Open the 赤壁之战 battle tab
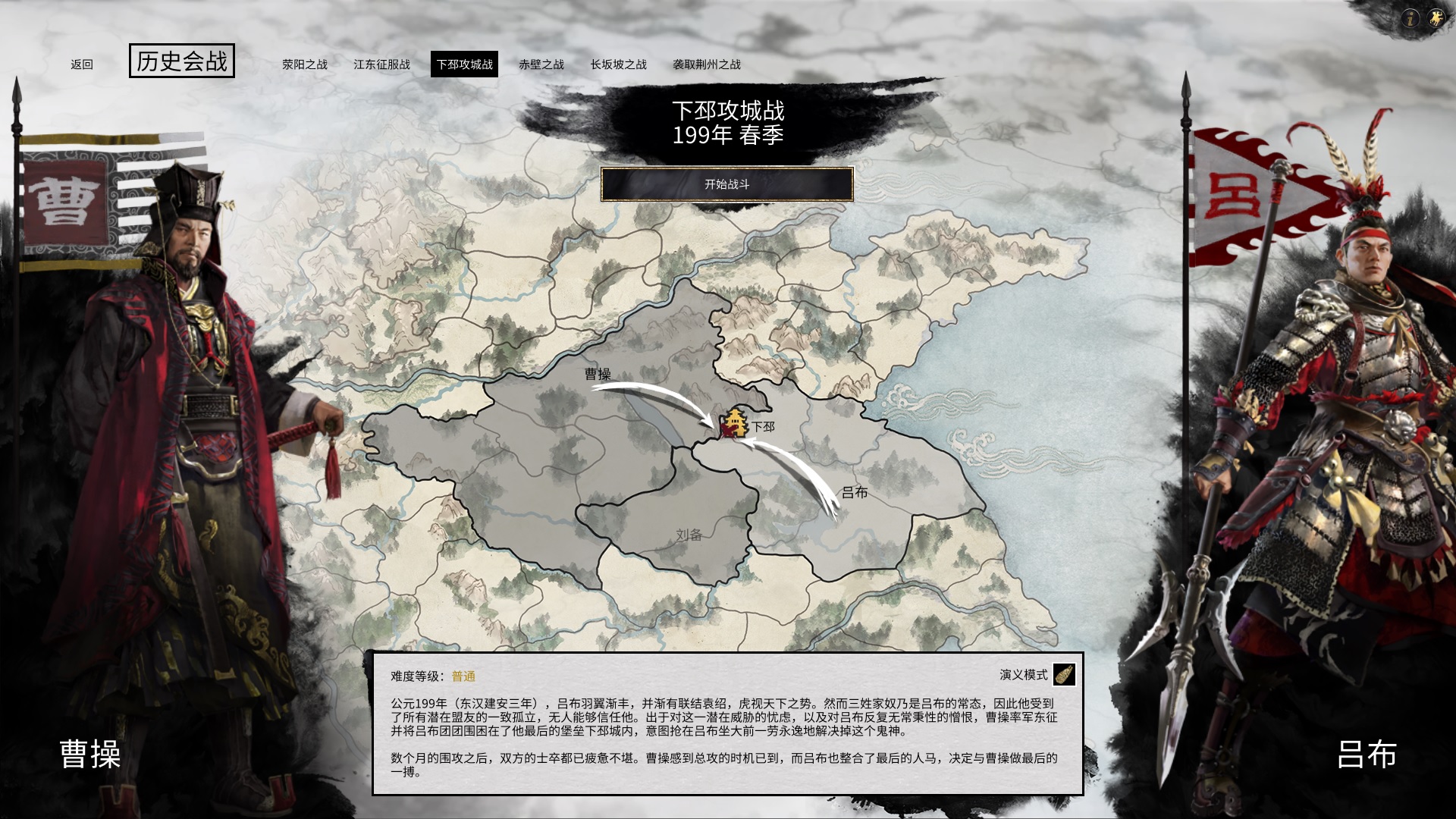Screen dimensions: 1456x819 point(541,65)
